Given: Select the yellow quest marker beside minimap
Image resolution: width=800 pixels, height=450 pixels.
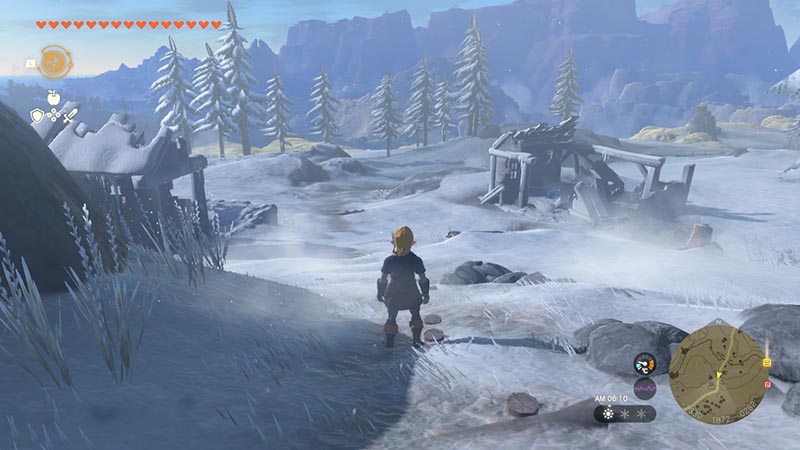Looking at the screenshot, I should click(x=767, y=362).
